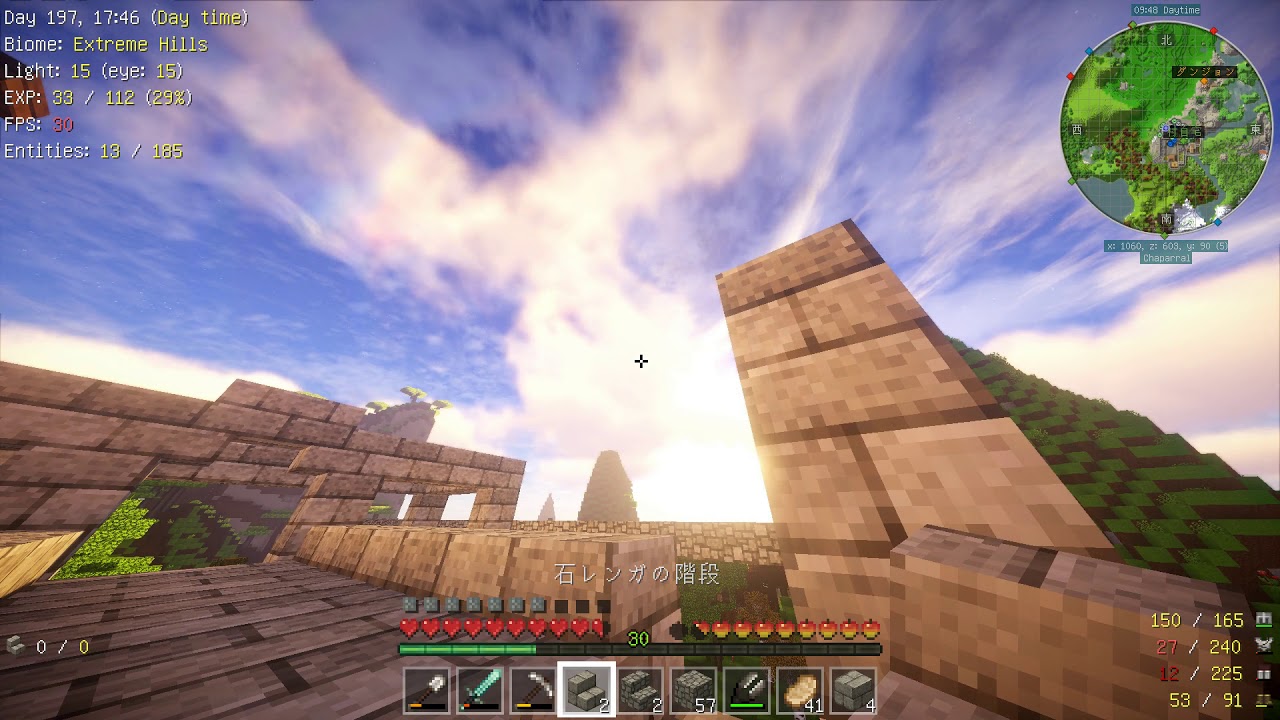This screenshot has height=720, width=1280.
Task: Click the 09:48 Daytime clock label
Action: [1169, 9]
